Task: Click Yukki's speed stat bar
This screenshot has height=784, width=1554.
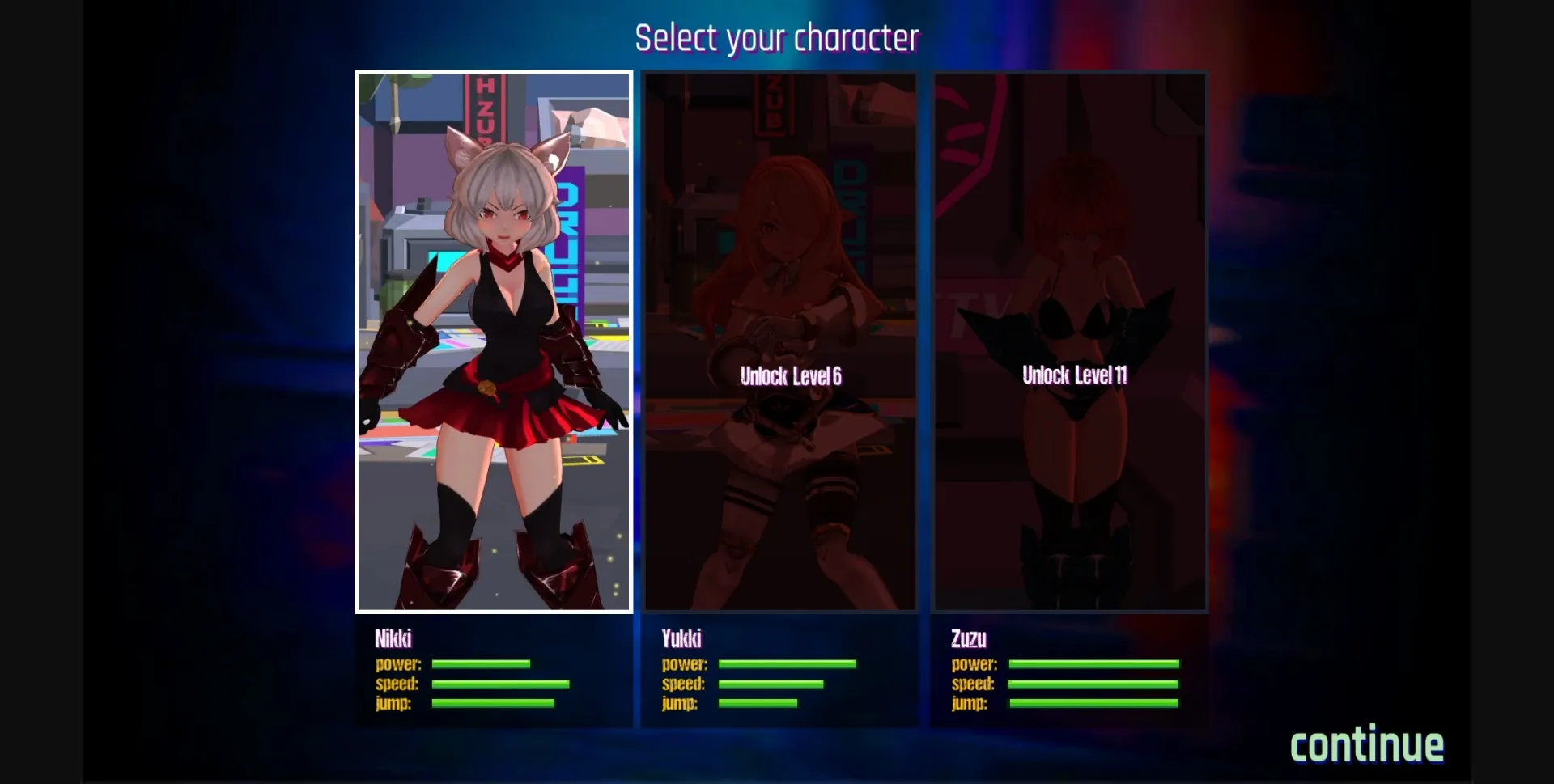Action: tap(773, 684)
